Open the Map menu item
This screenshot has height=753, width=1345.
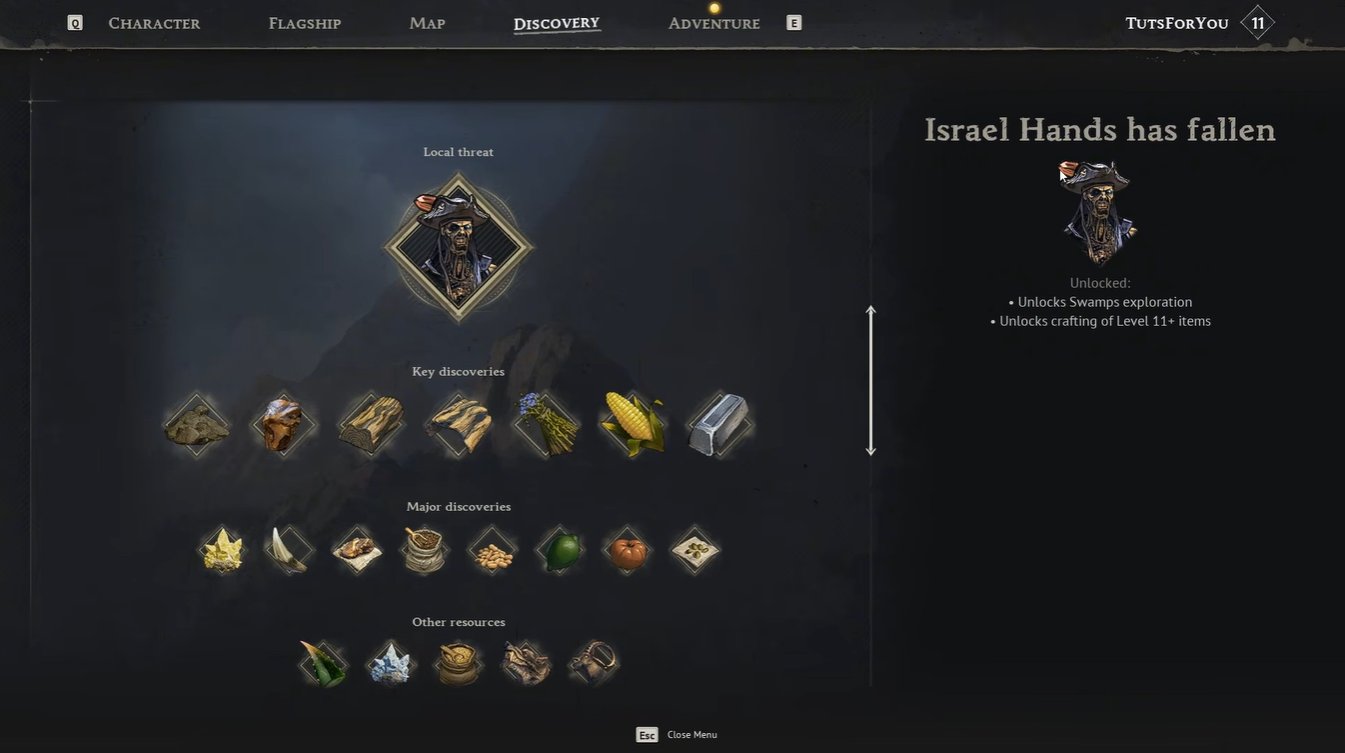(426, 22)
